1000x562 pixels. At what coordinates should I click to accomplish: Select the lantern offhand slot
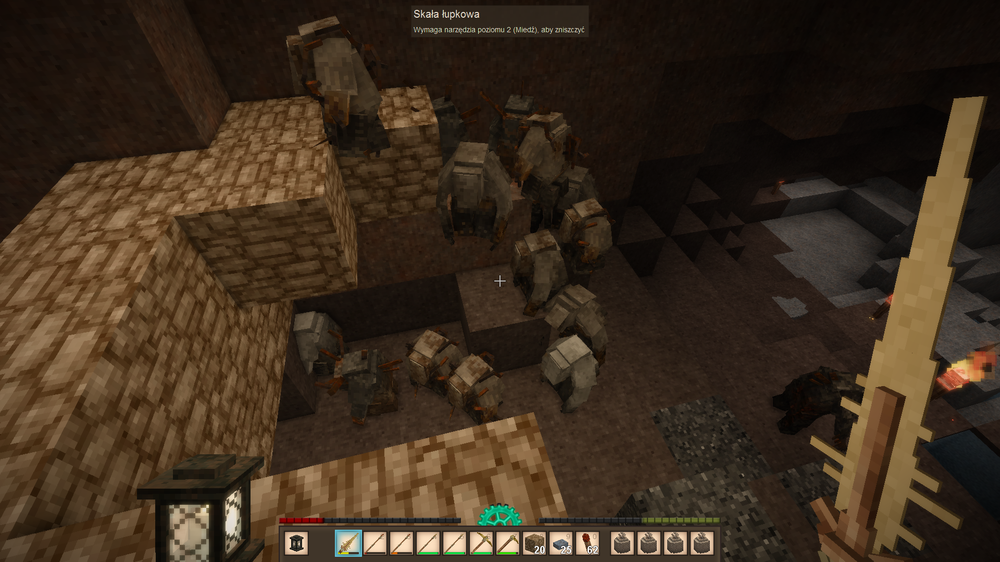click(298, 544)
